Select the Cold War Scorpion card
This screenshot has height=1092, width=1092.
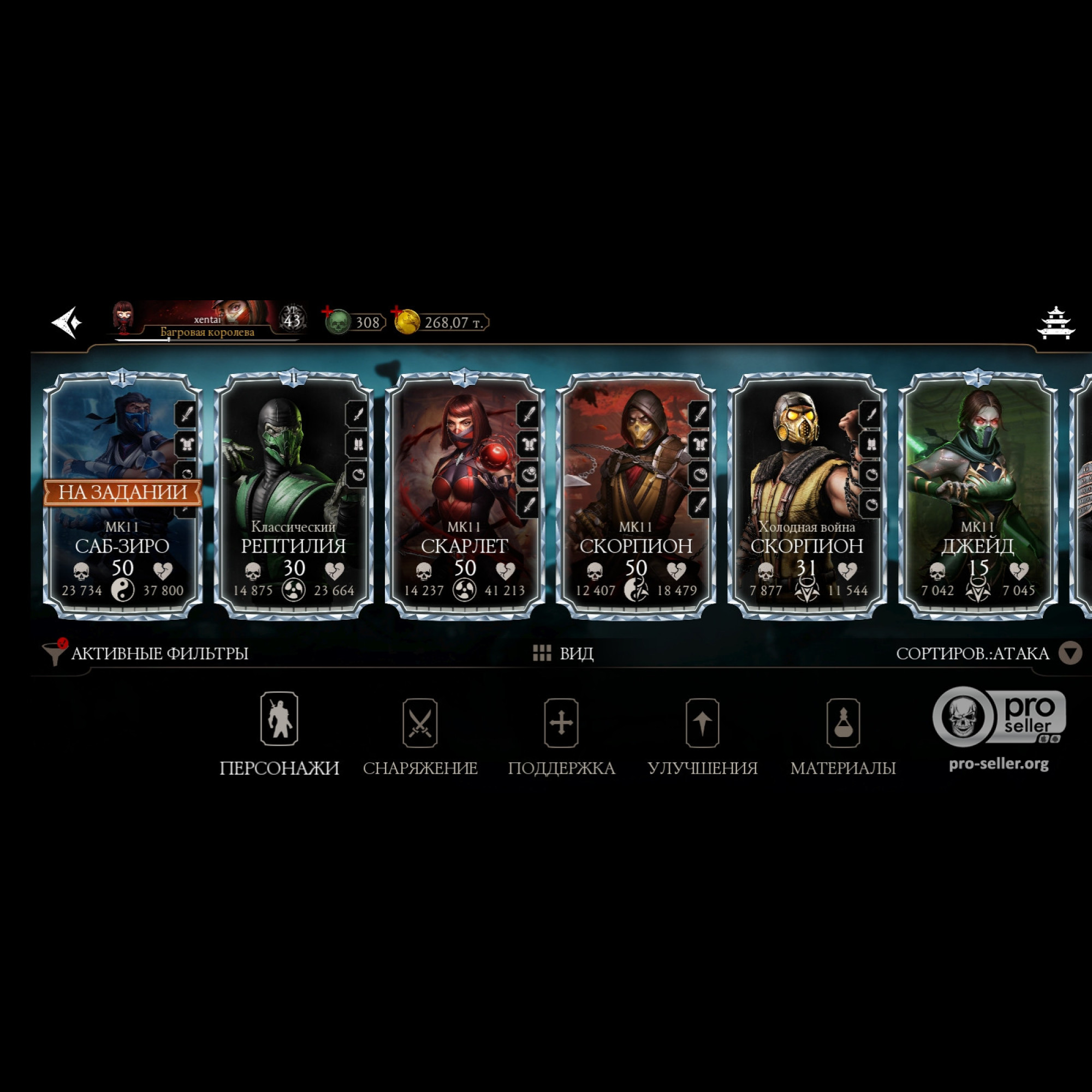point(807,495)
